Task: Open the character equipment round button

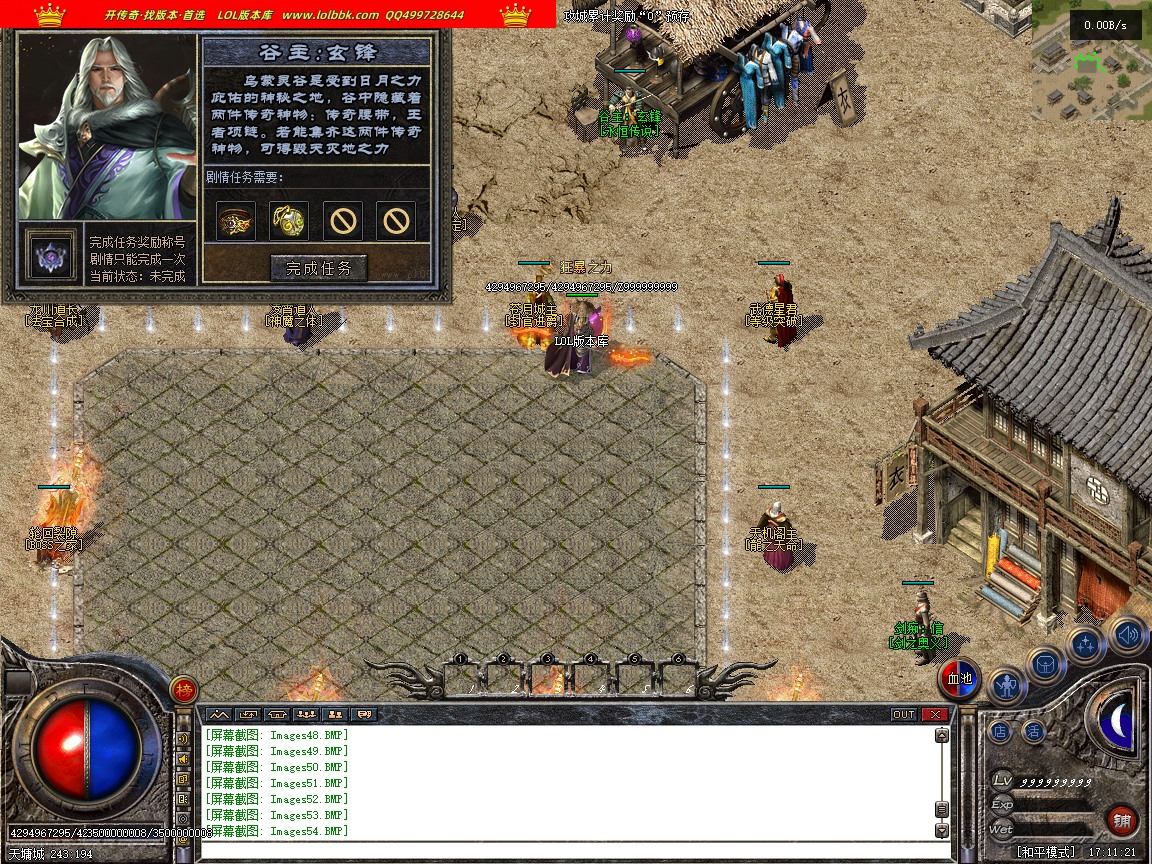Action: tap(1007, 686)
